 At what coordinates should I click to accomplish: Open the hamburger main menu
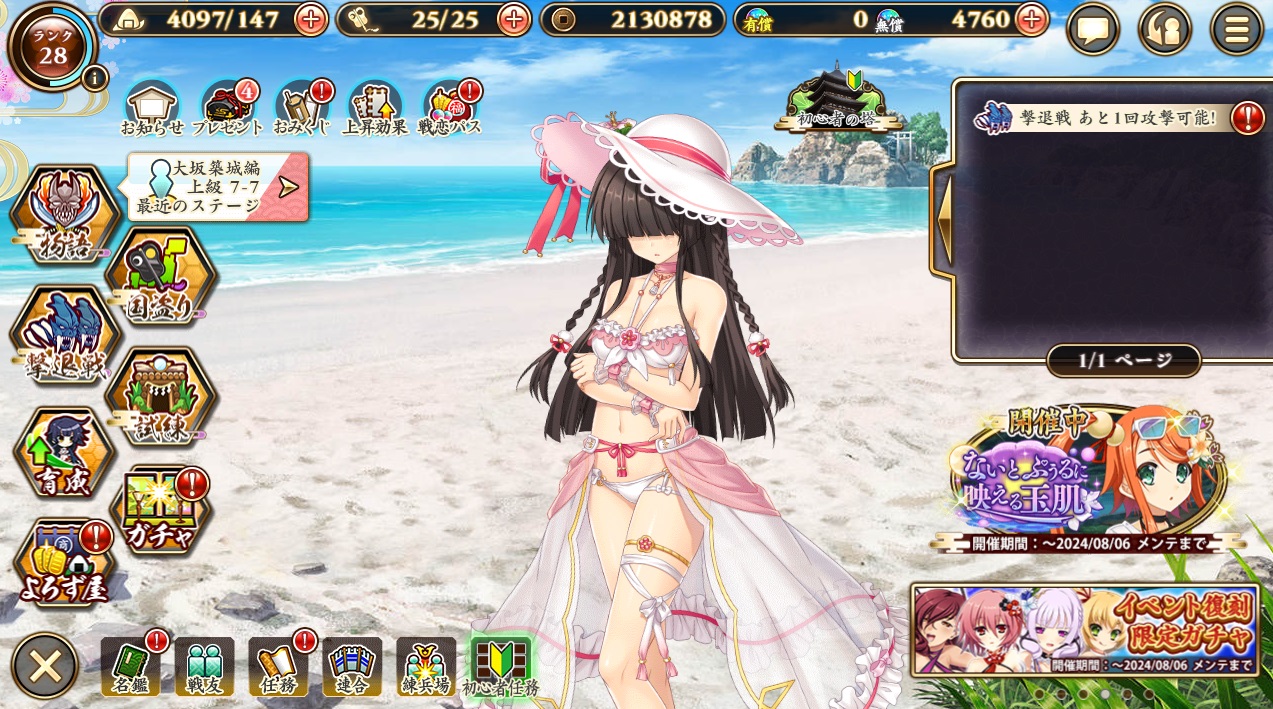pos(1236,29)
